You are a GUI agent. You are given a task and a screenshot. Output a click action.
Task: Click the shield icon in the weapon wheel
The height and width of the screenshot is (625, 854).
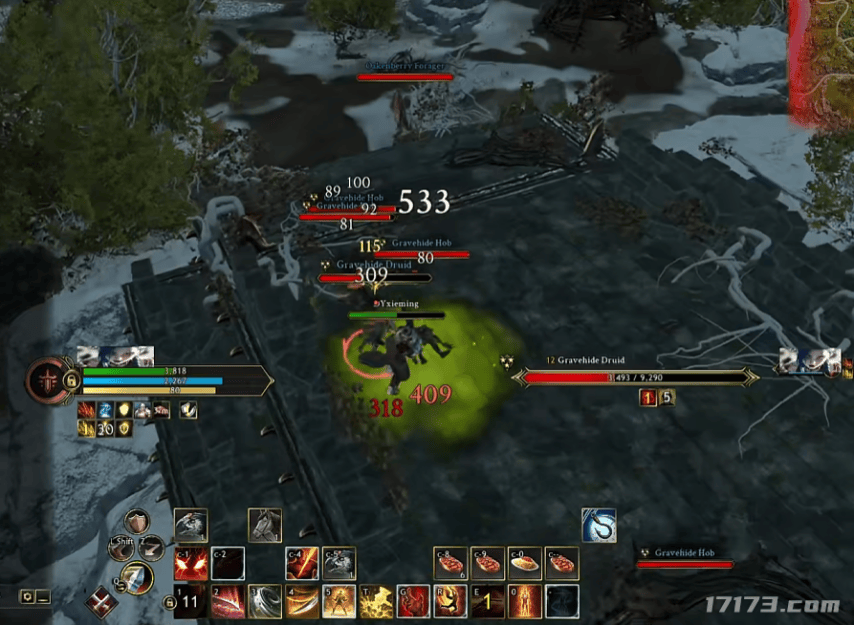point(137,522)
